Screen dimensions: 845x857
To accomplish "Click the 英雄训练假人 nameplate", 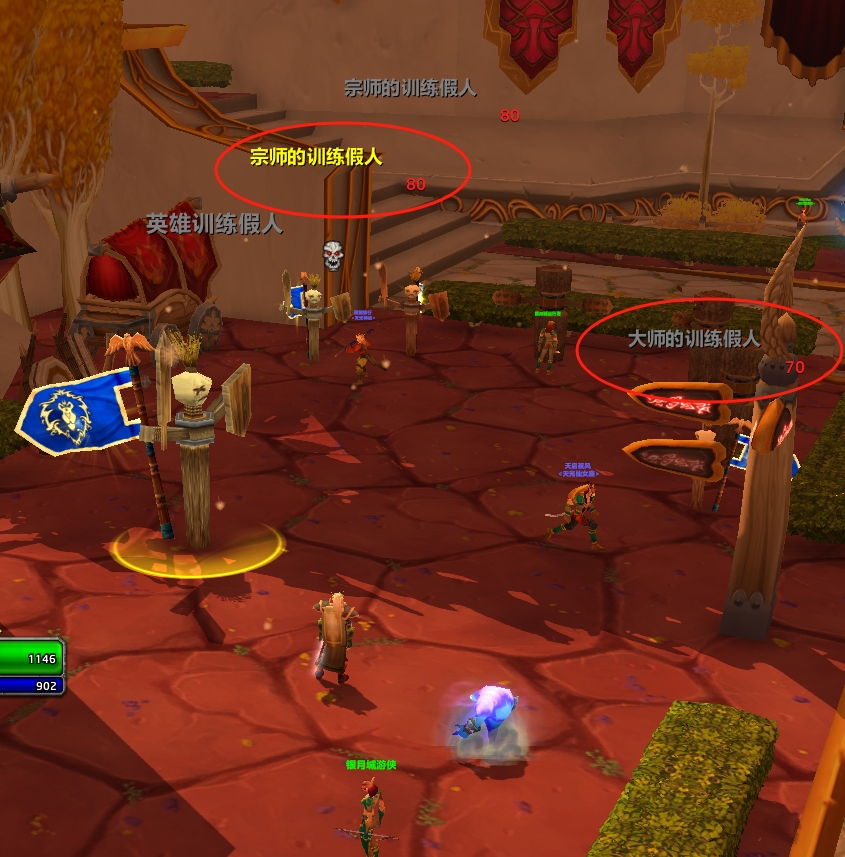I will pyautogui.click(x=214, y=224).
